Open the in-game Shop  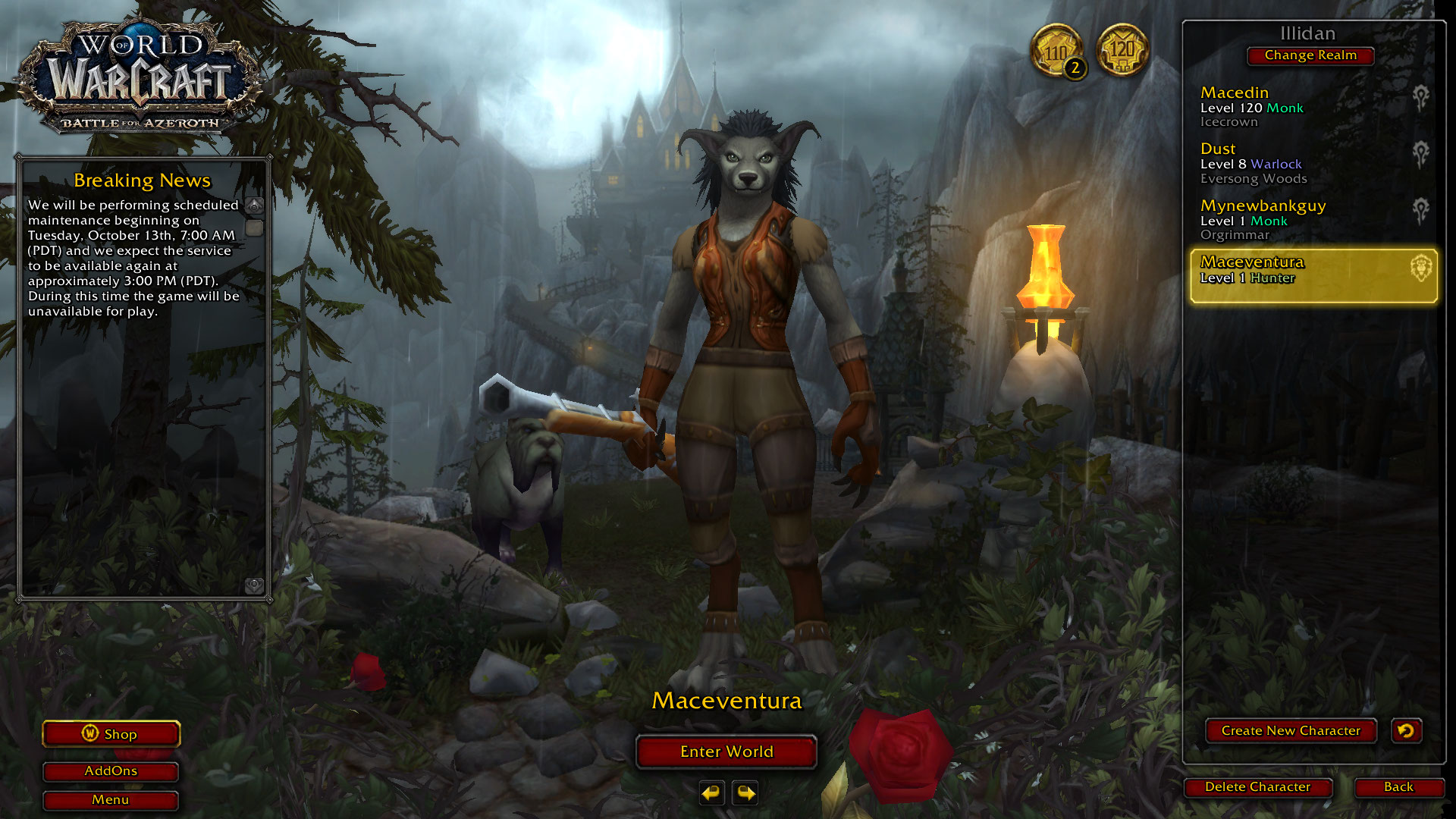click(x=111, y=734)
